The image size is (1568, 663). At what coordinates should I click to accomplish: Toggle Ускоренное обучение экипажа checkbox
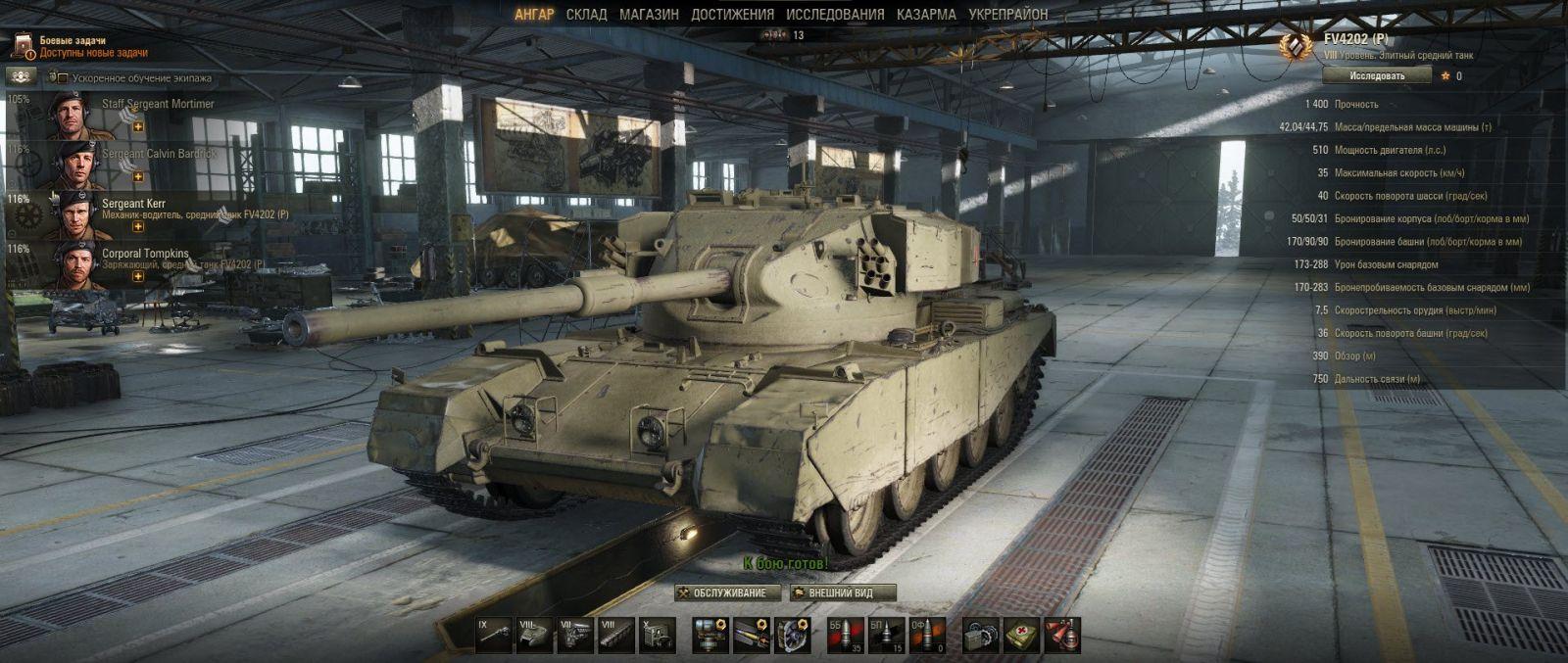coord(62,78)
